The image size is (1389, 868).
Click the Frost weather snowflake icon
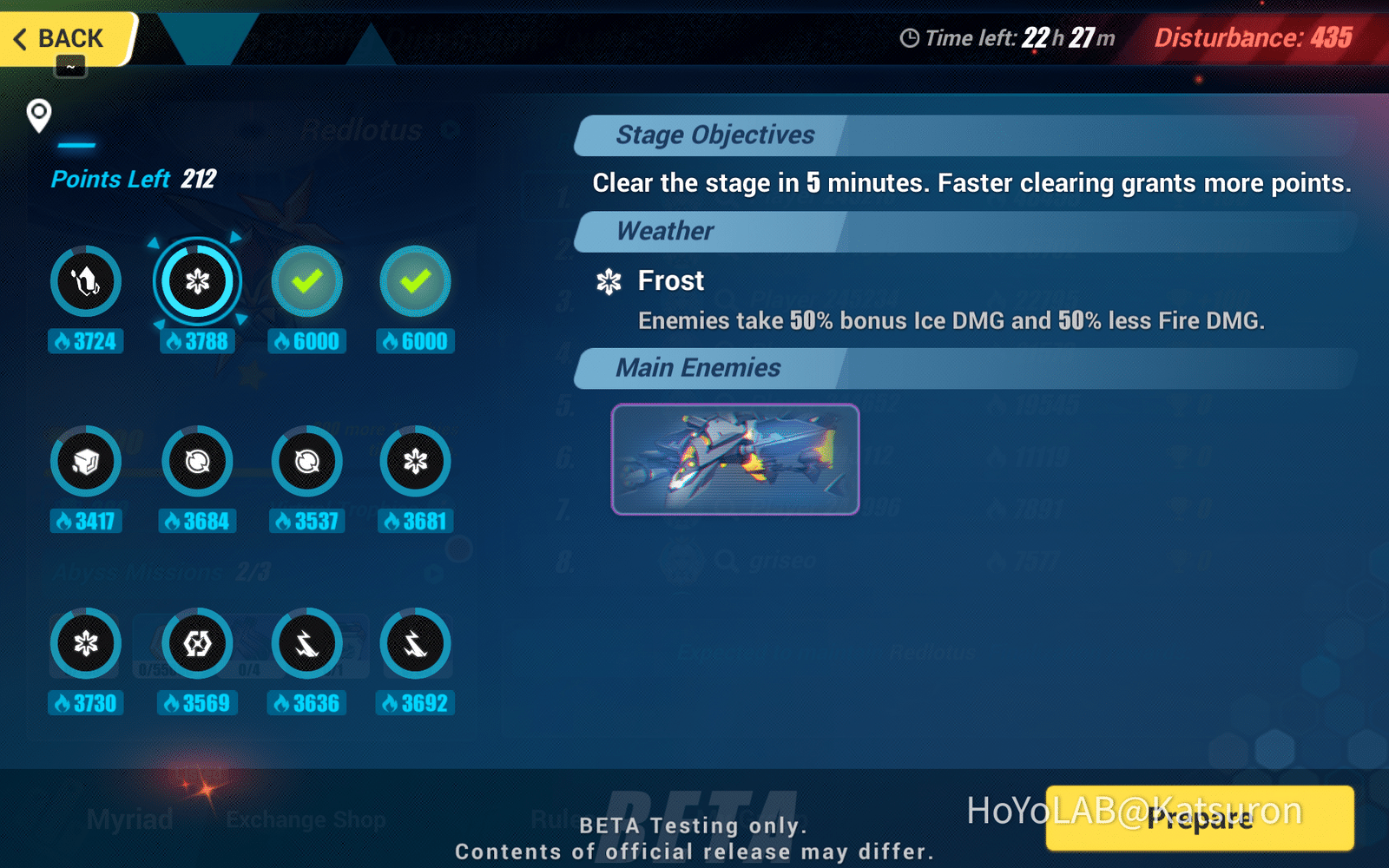click(609, 281)
